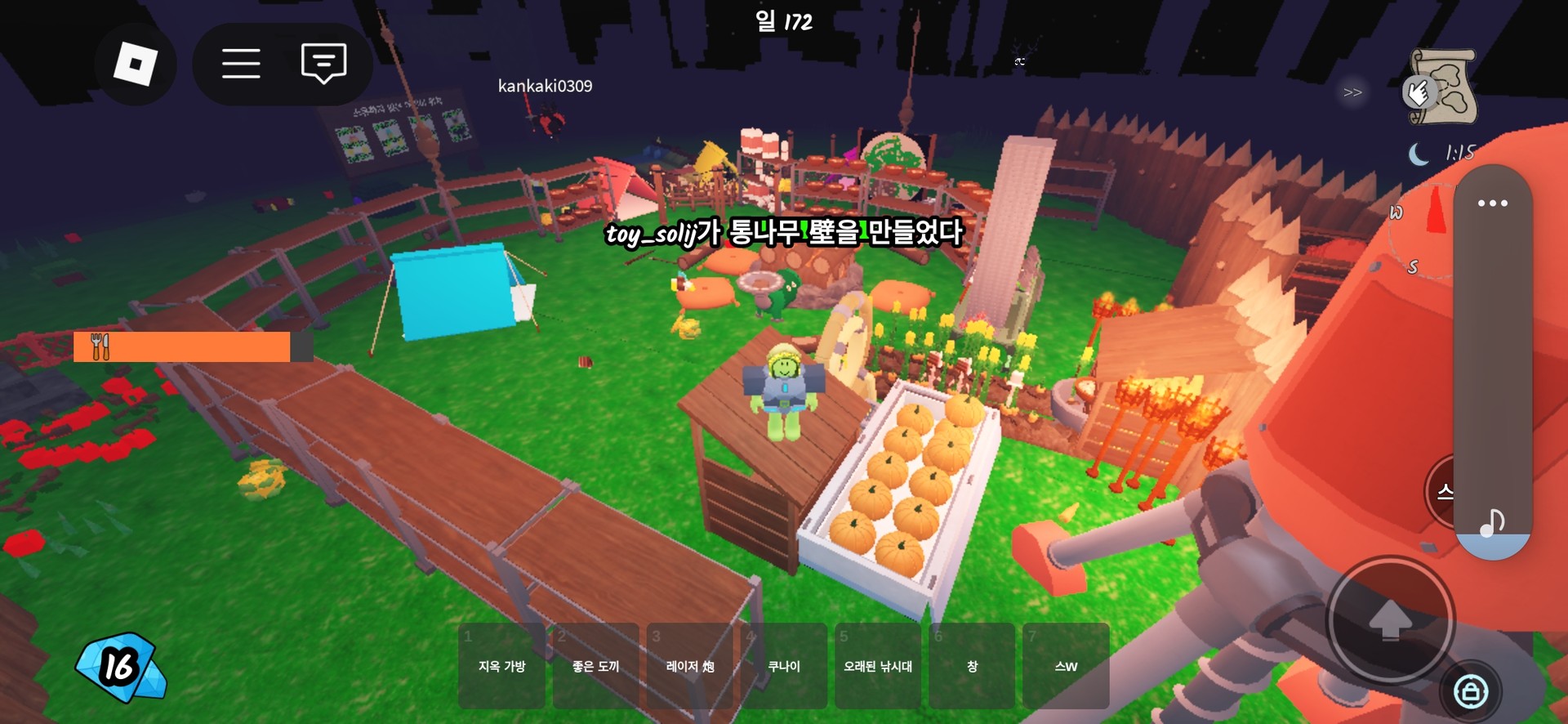The width and height of the screenshot is (1568, 724).
Task: Open the Roblox menu via the Roblox logo
Action: 136,63
